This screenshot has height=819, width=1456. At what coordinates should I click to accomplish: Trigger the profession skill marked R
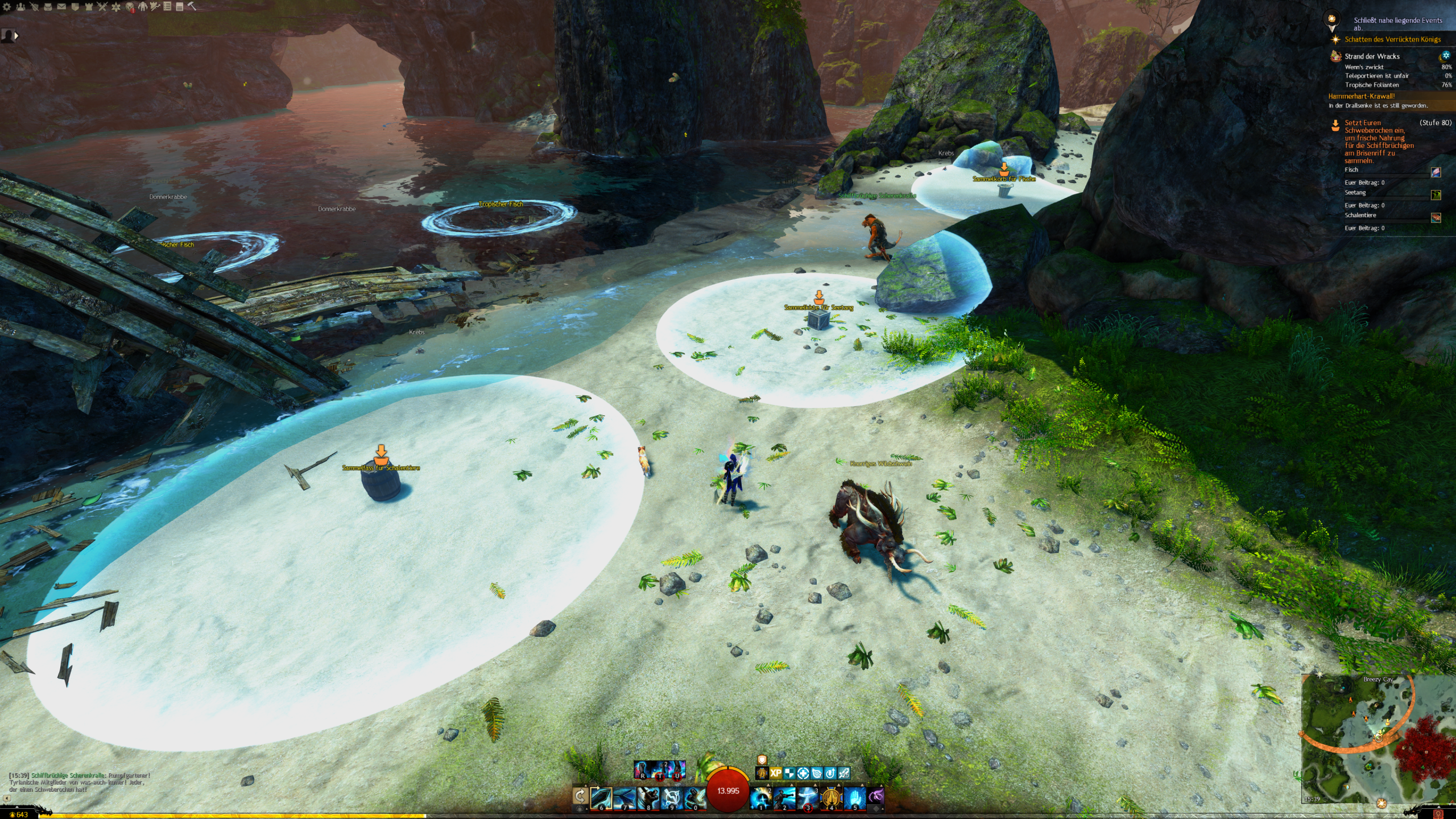[643, 770]
